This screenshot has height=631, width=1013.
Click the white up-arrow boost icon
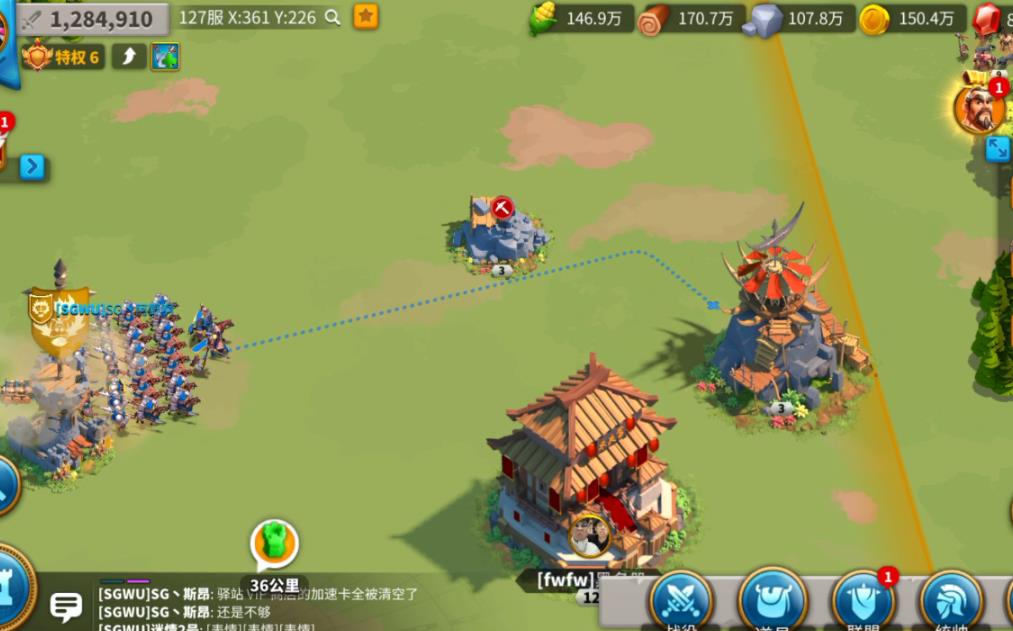pyautogui.click(x=129, y=56)
